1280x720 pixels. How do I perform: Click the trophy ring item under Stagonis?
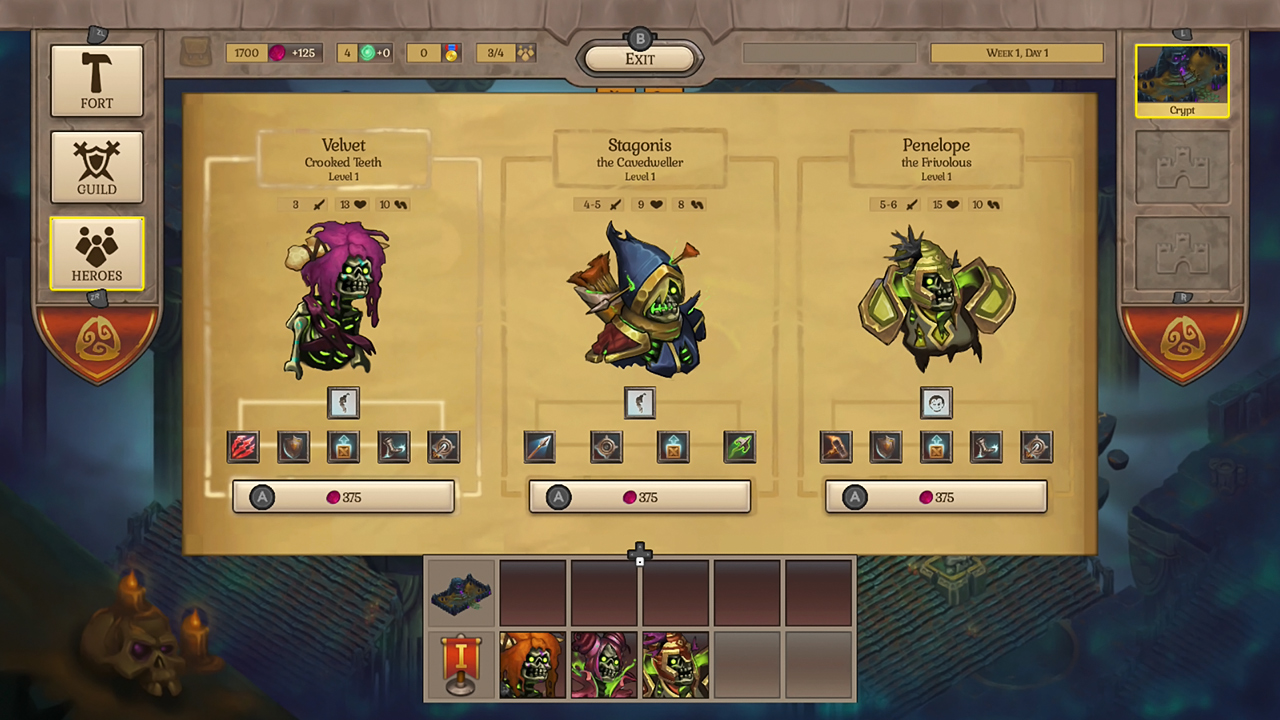606,447
